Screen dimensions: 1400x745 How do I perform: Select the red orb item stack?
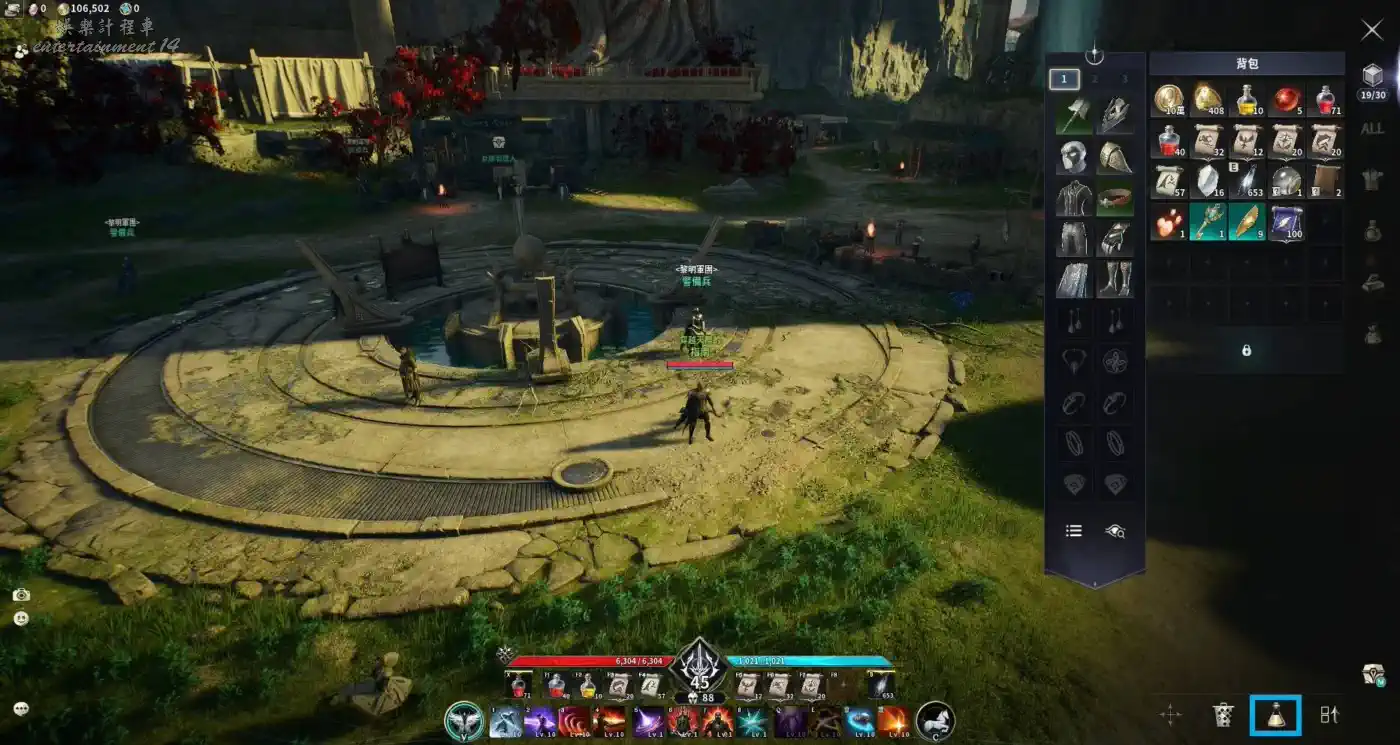(x=1286, y=99)
